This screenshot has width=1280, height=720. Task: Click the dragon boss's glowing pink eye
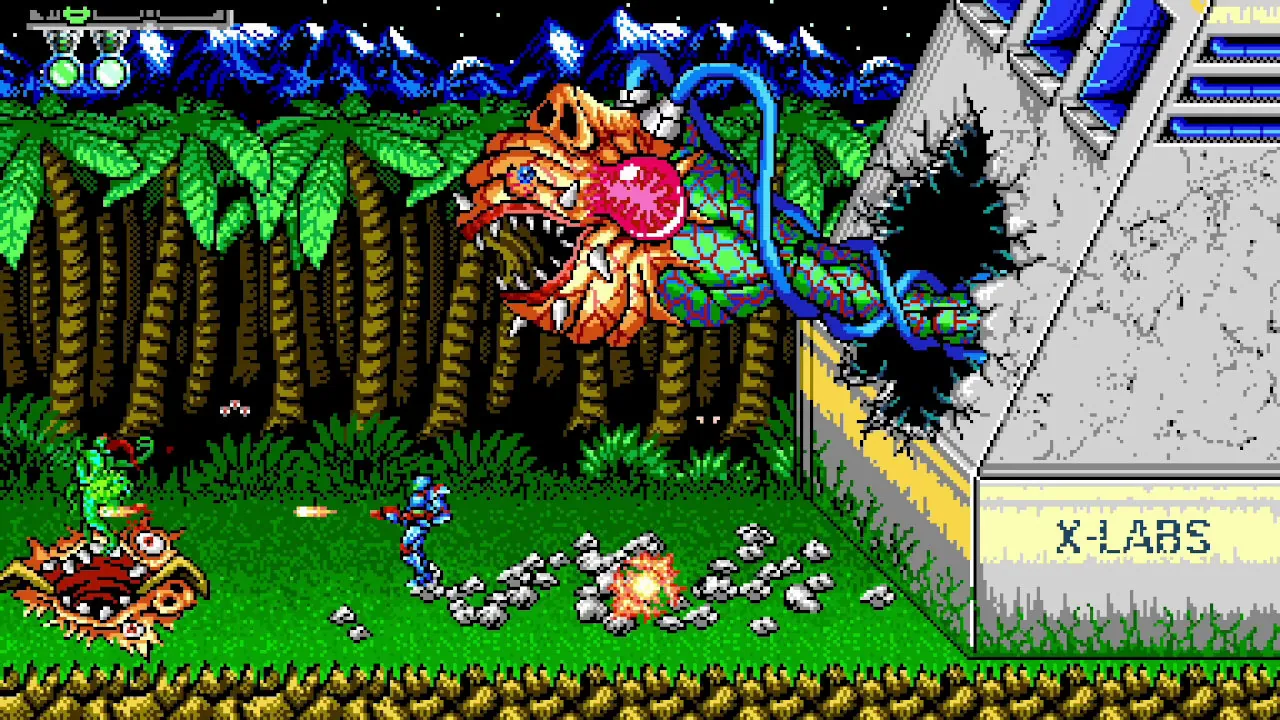click(x=633, y=197)
